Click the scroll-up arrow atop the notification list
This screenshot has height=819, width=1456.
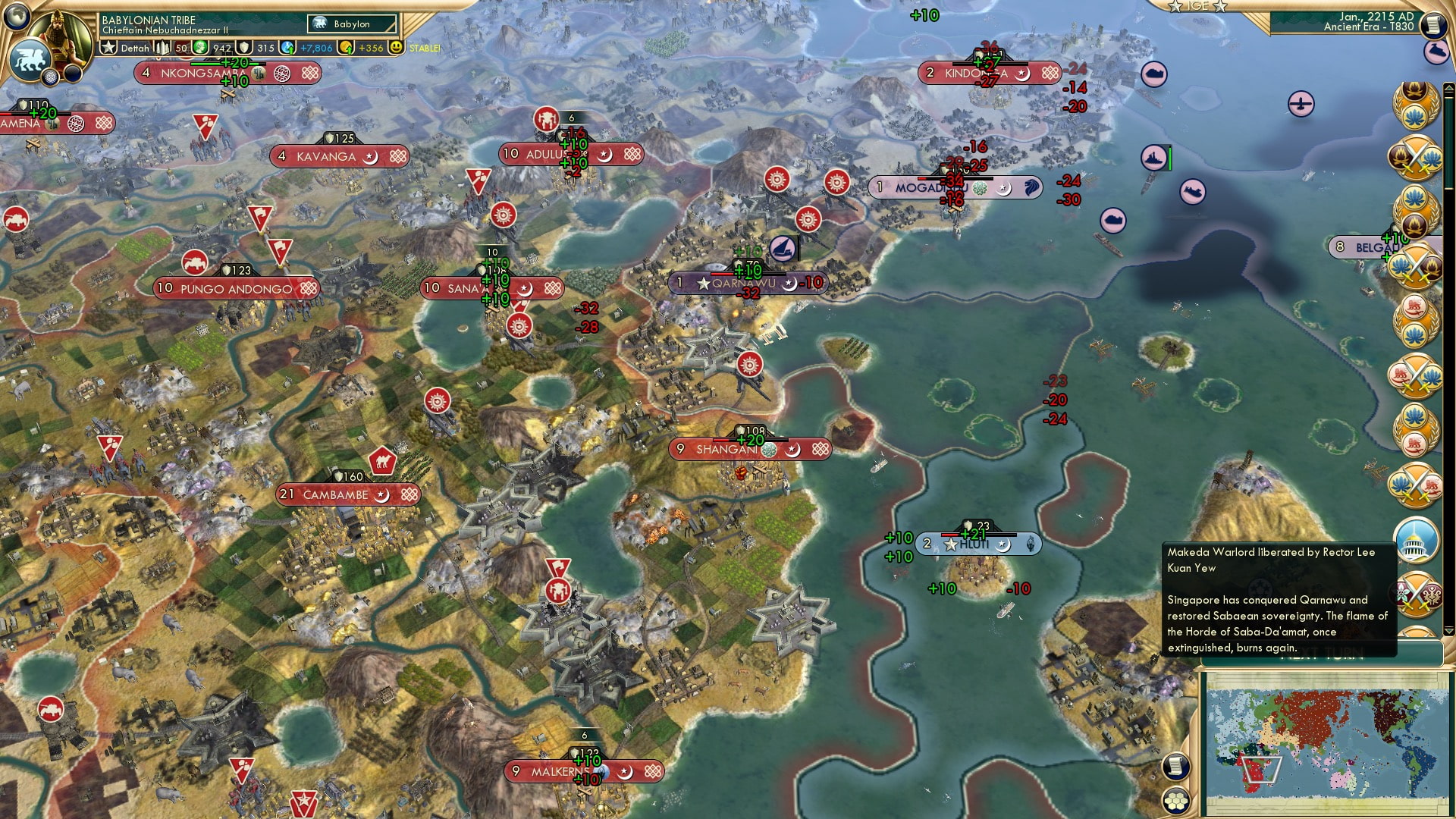[x=1449, y=86]
